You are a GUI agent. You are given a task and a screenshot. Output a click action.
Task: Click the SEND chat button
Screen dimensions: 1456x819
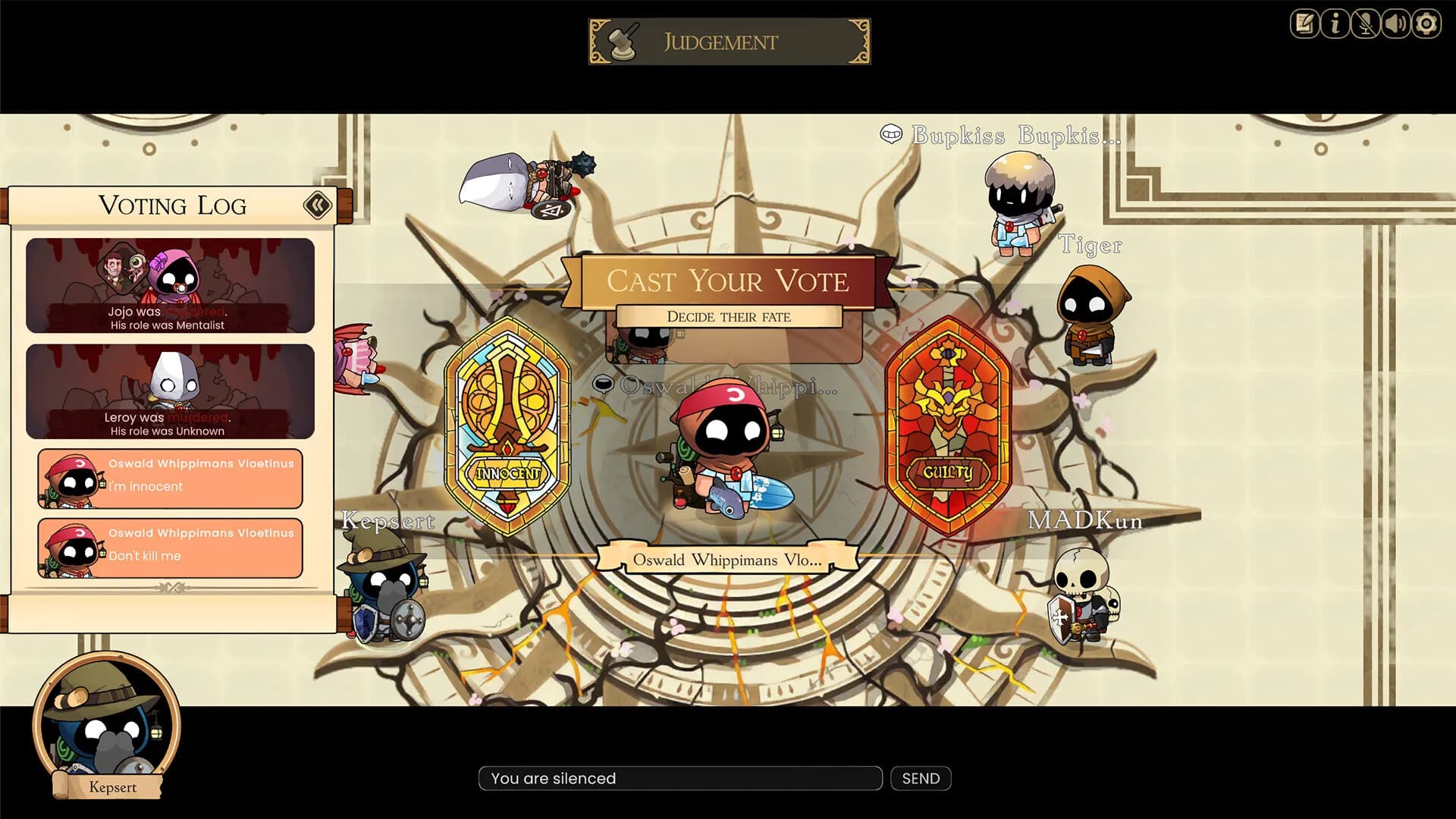click(920, 778)
